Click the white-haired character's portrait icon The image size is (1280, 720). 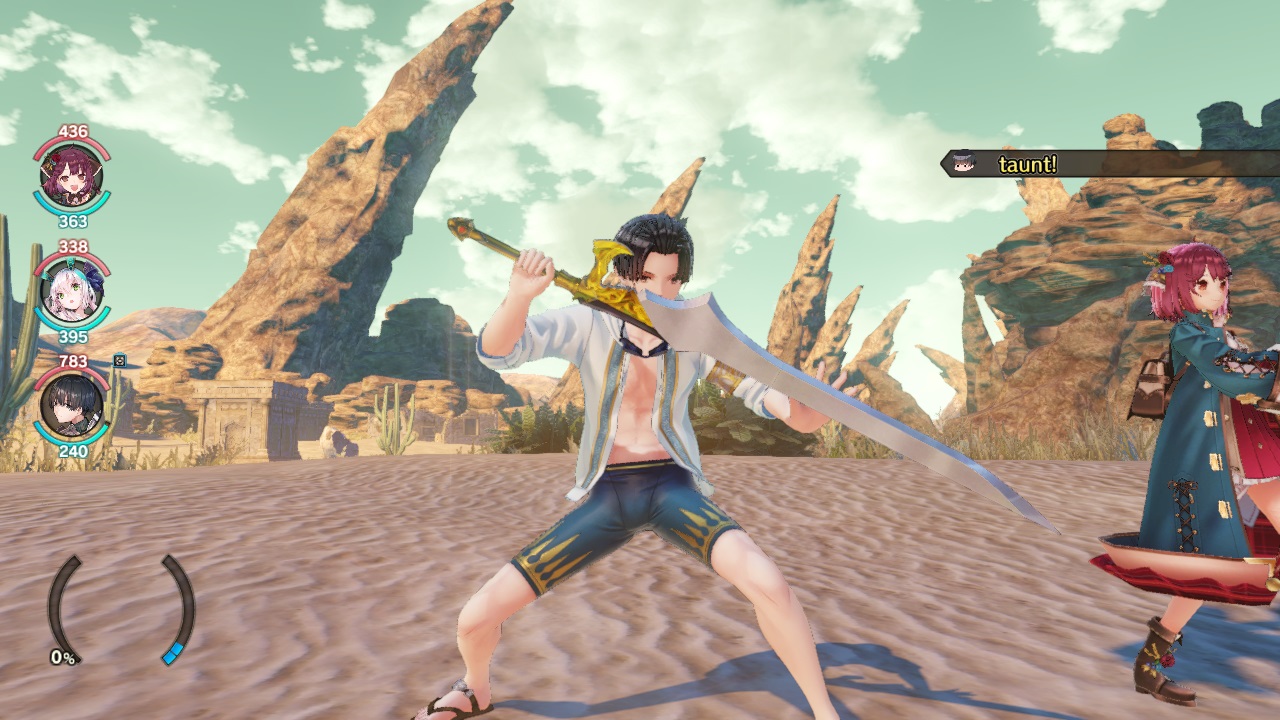[70, 287]
